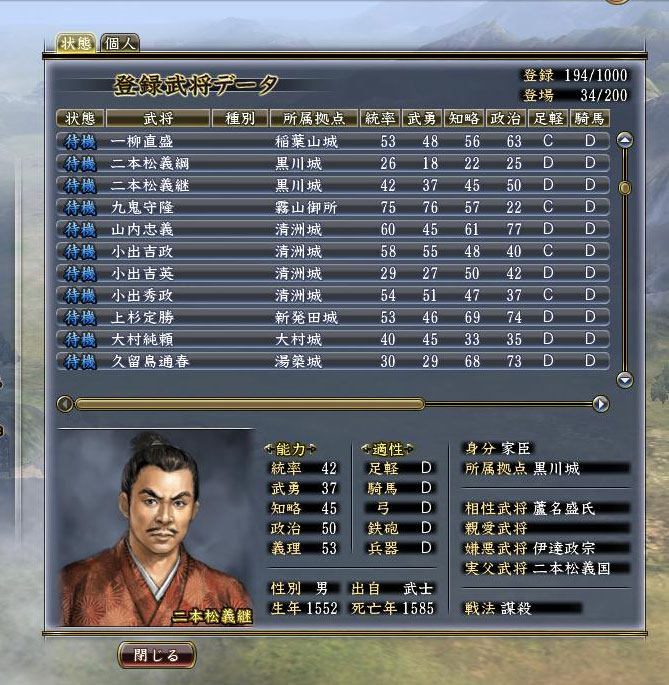The image size is (669, 685).
Task: Close the panel with 閉じる button
Action: click(x=156, y=656)
